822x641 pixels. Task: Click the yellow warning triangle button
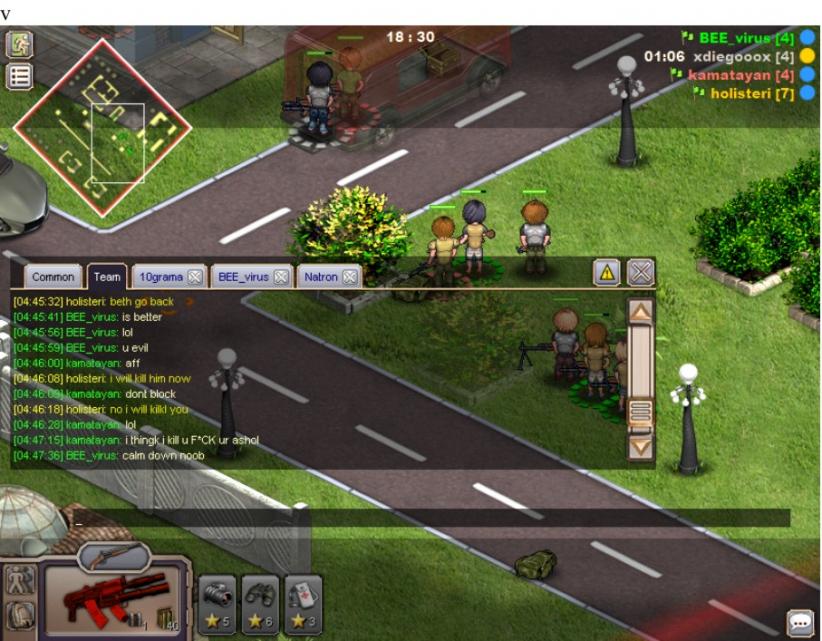coord(606,272)
